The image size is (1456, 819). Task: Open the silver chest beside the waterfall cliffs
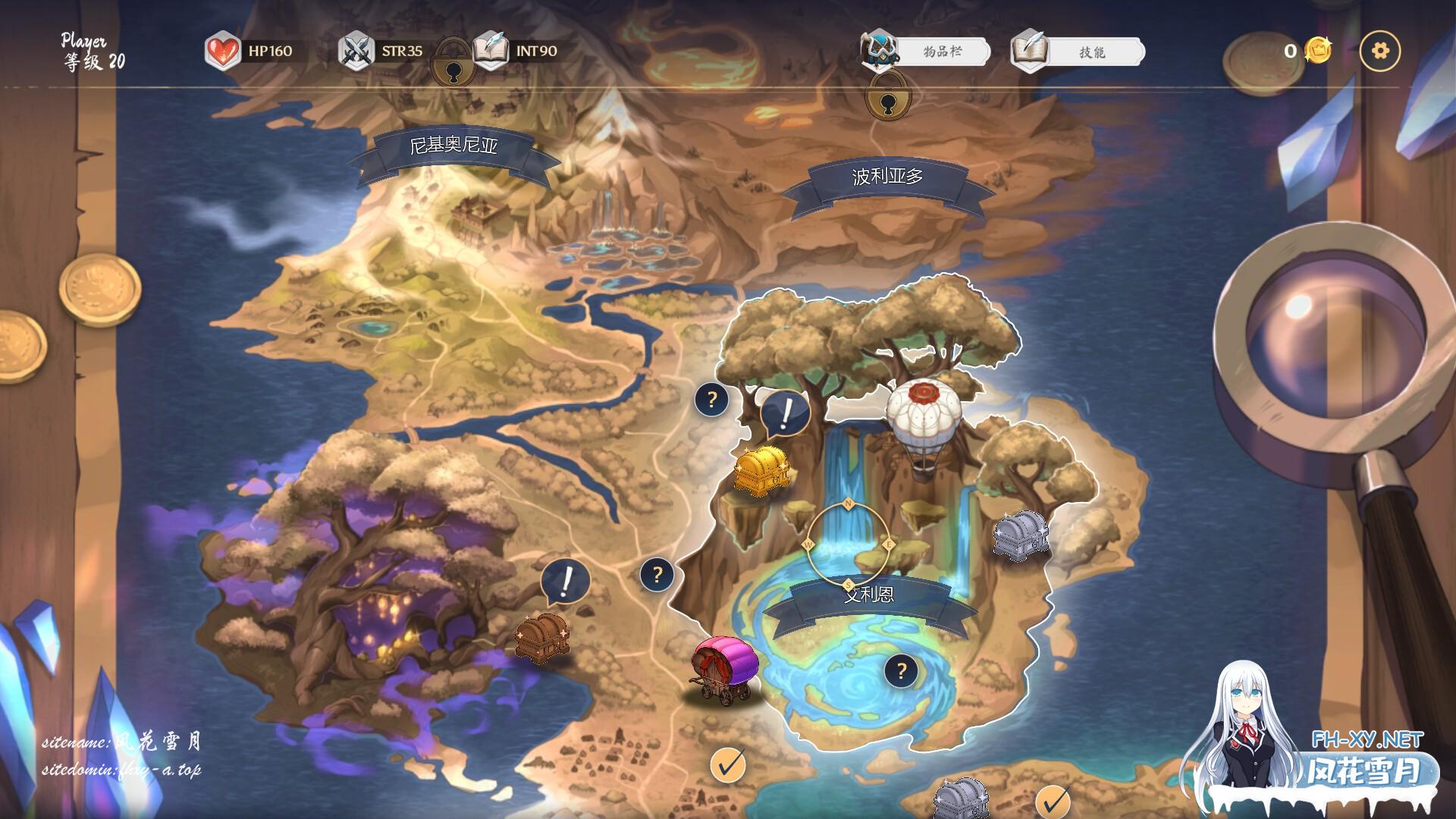click(1021, 535)
